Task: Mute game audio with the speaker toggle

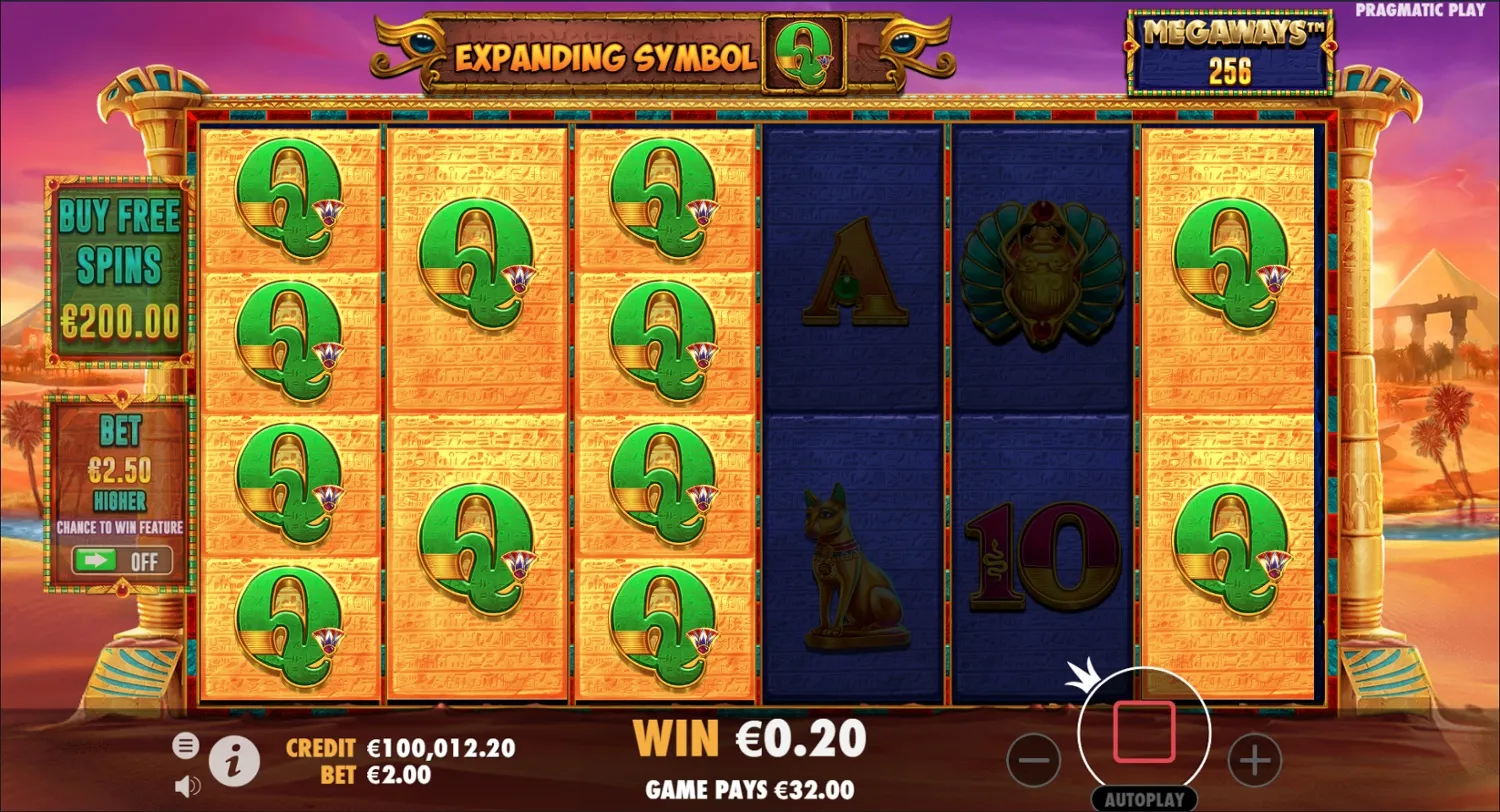Action: point(185,786)
